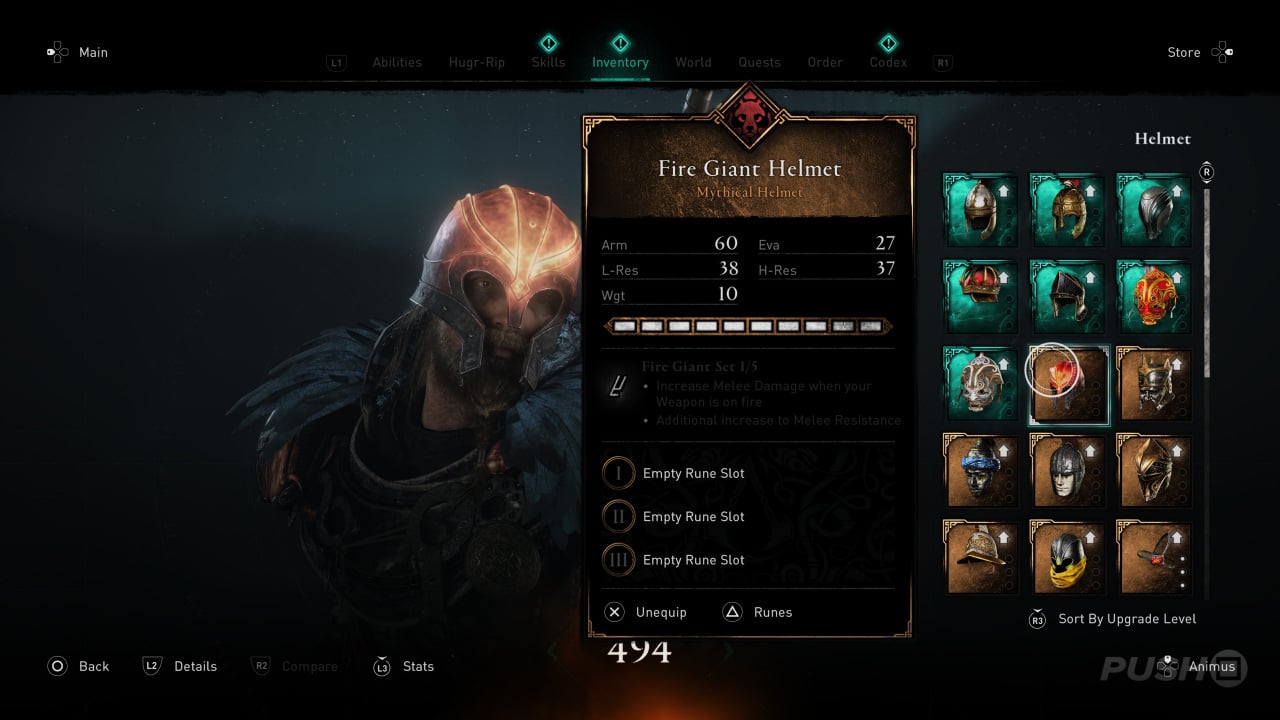Select the red jeweled crown helmet

point(981,297)
